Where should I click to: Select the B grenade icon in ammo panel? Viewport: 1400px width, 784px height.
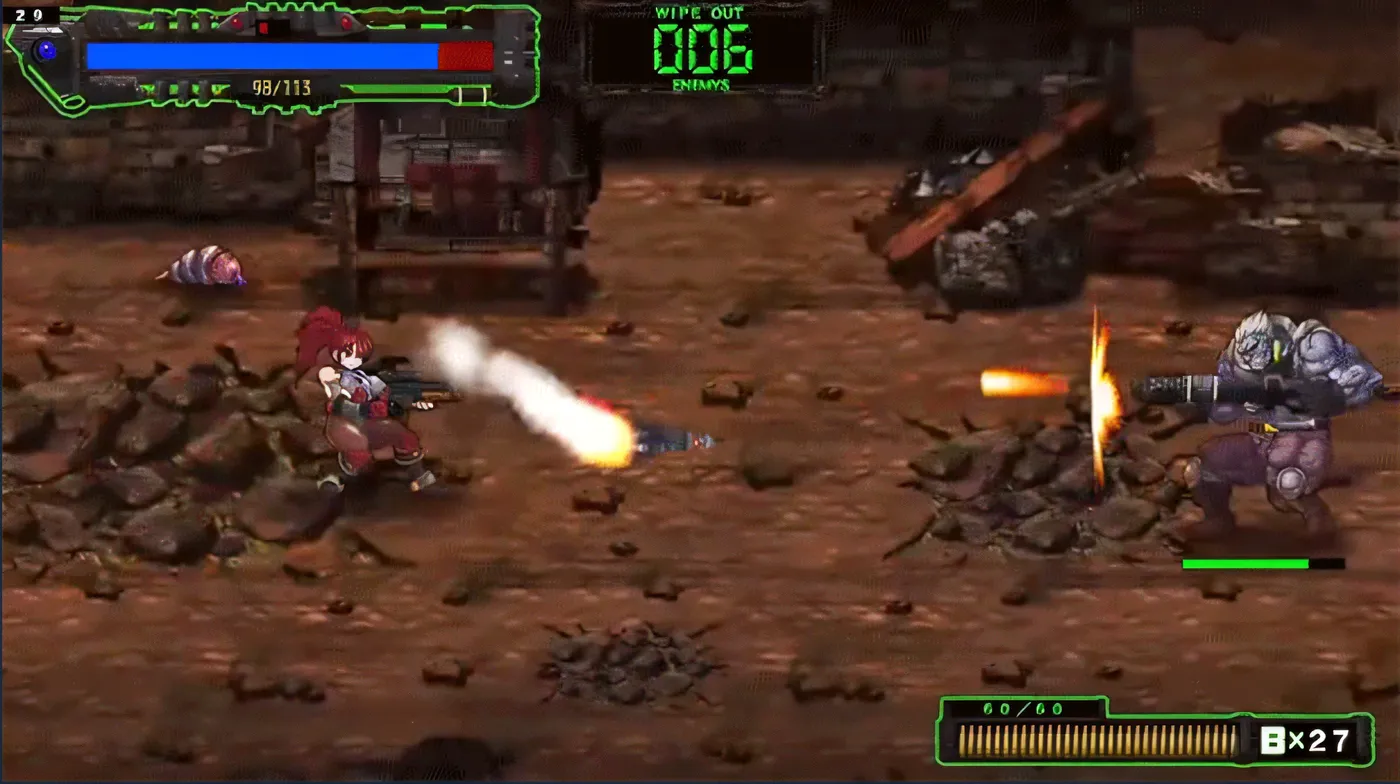coord(1272,739)
